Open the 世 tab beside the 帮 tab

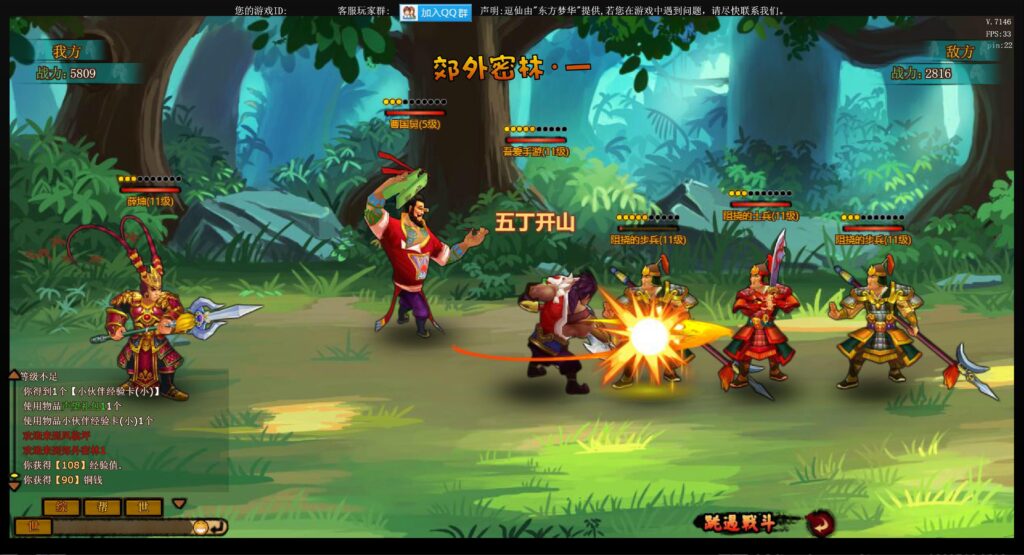[x=142, y=507]
